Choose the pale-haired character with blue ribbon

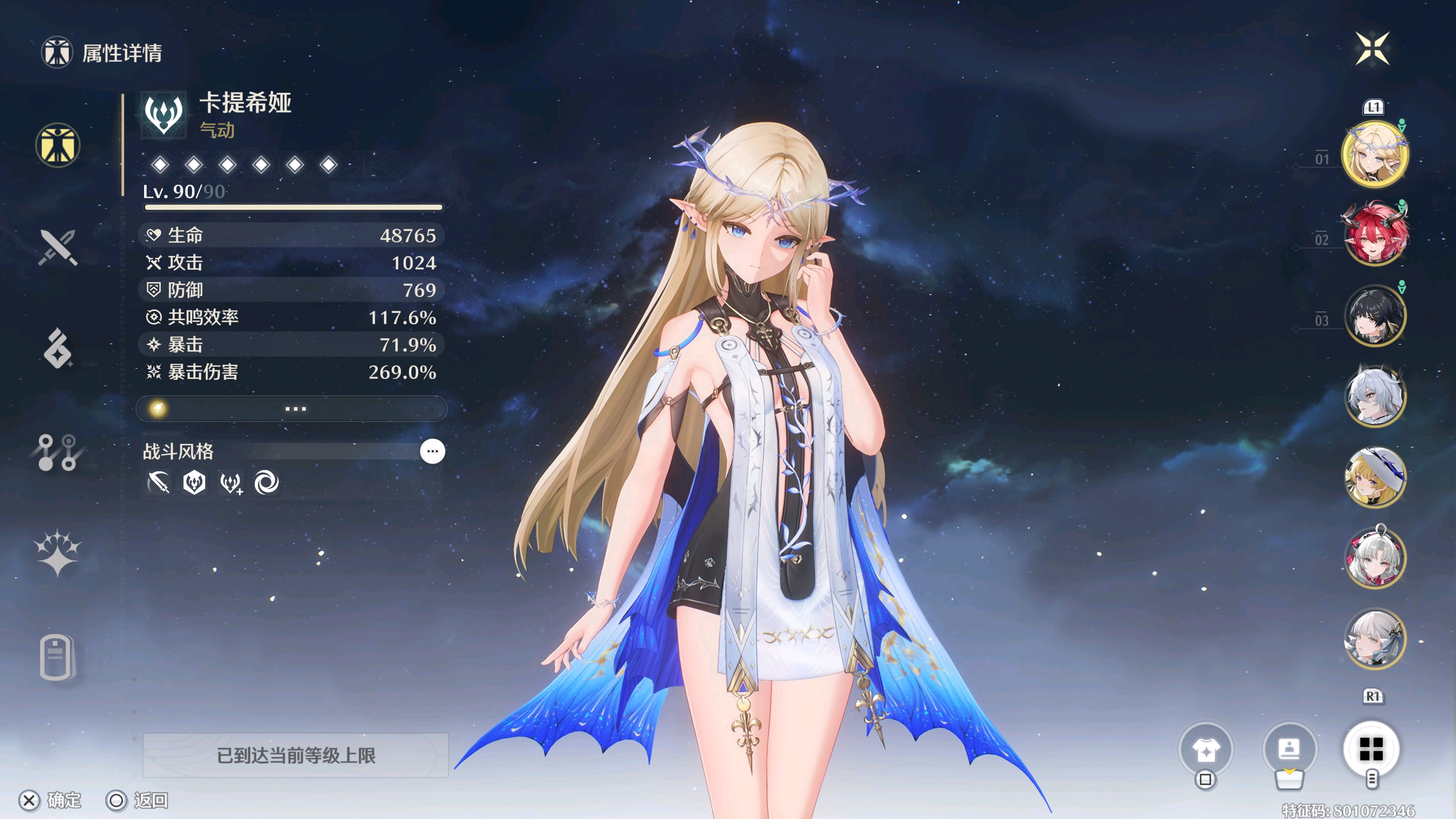1374,639
